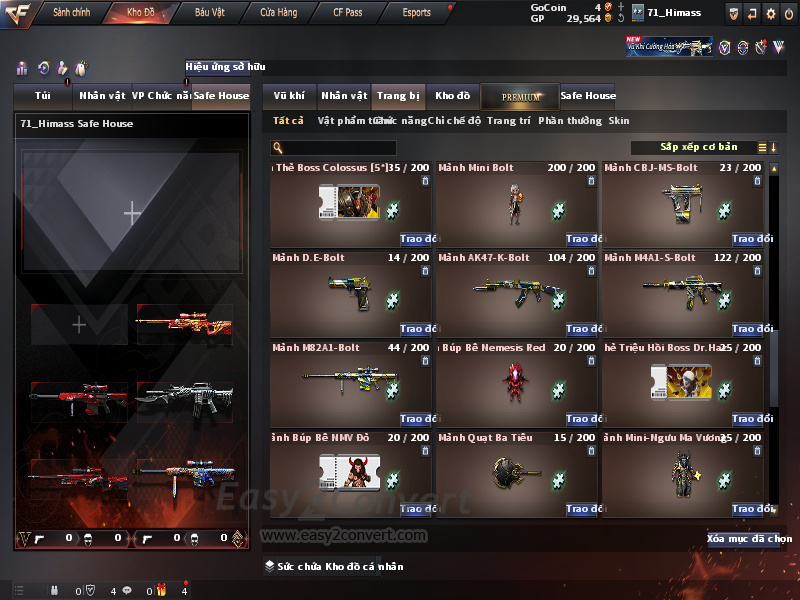800x600 pixels.
Task: Filter items by Skin
Action: click(619, 121)
